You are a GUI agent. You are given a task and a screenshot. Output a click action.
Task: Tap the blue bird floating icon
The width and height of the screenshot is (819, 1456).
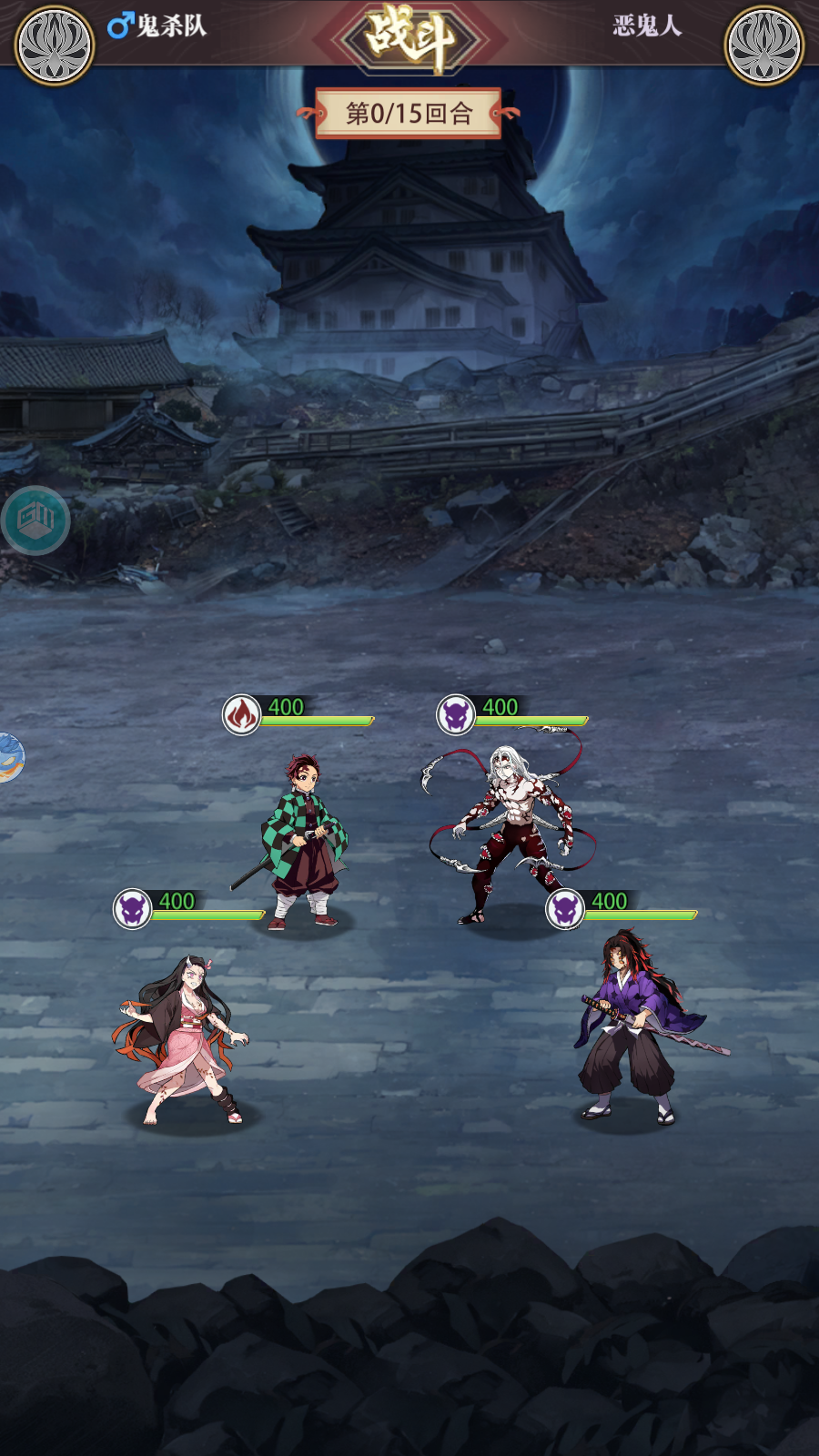click(9, 757)
